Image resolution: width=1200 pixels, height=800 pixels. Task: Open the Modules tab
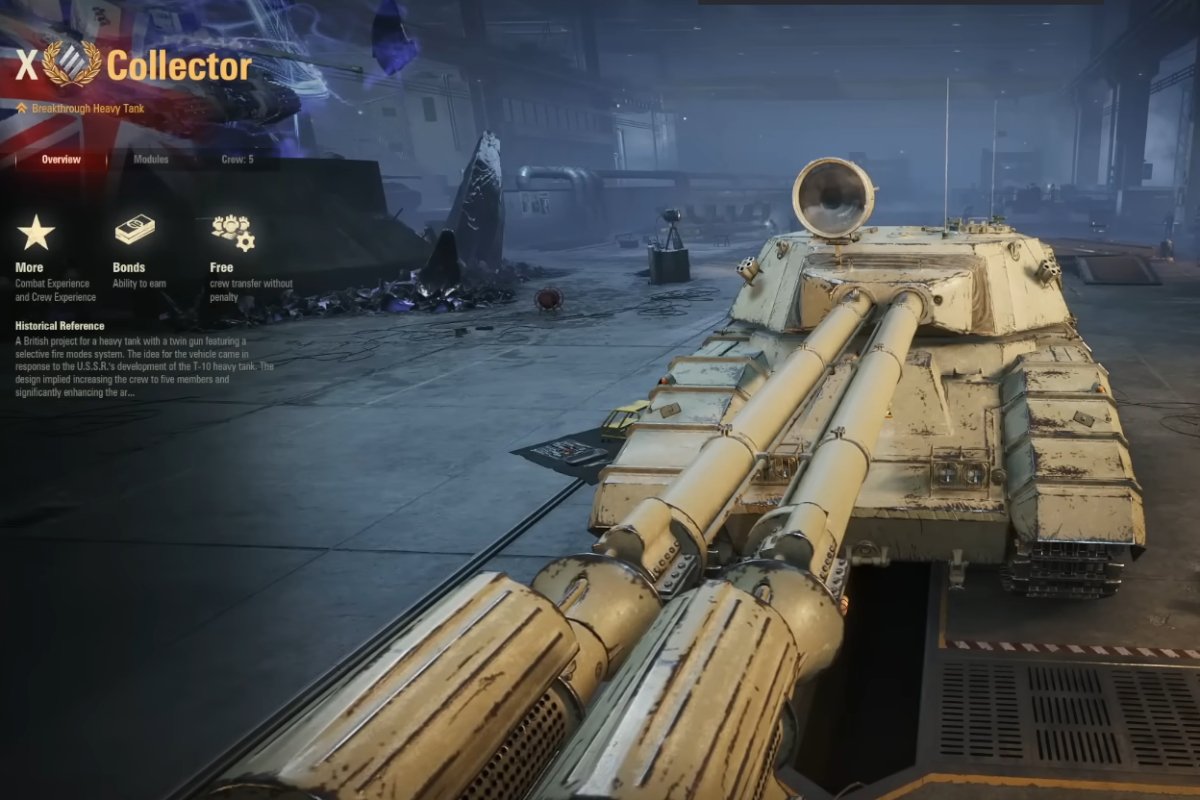click(x=151, y=159)
